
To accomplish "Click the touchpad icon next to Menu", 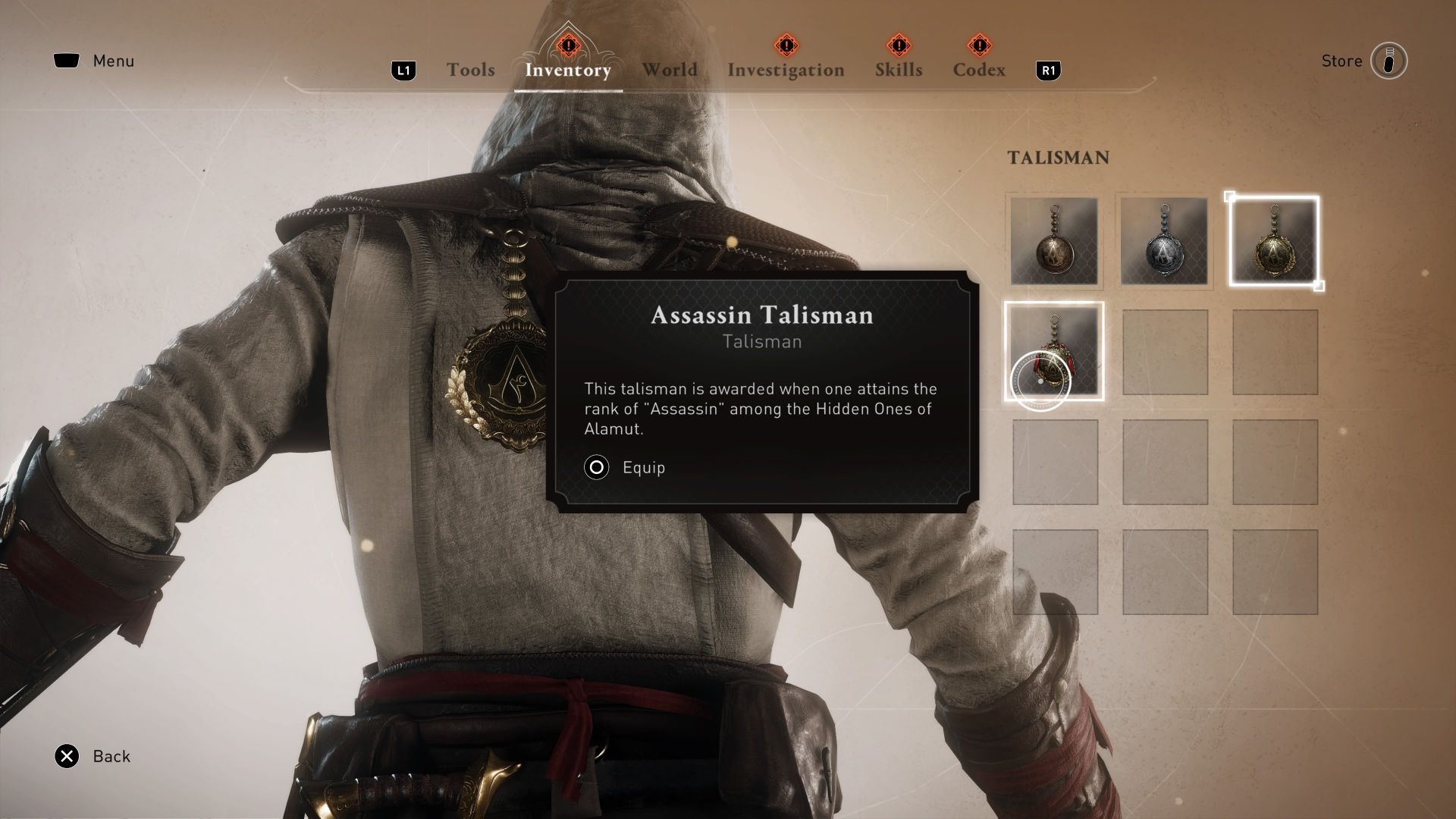I will (x=67, y=61).
